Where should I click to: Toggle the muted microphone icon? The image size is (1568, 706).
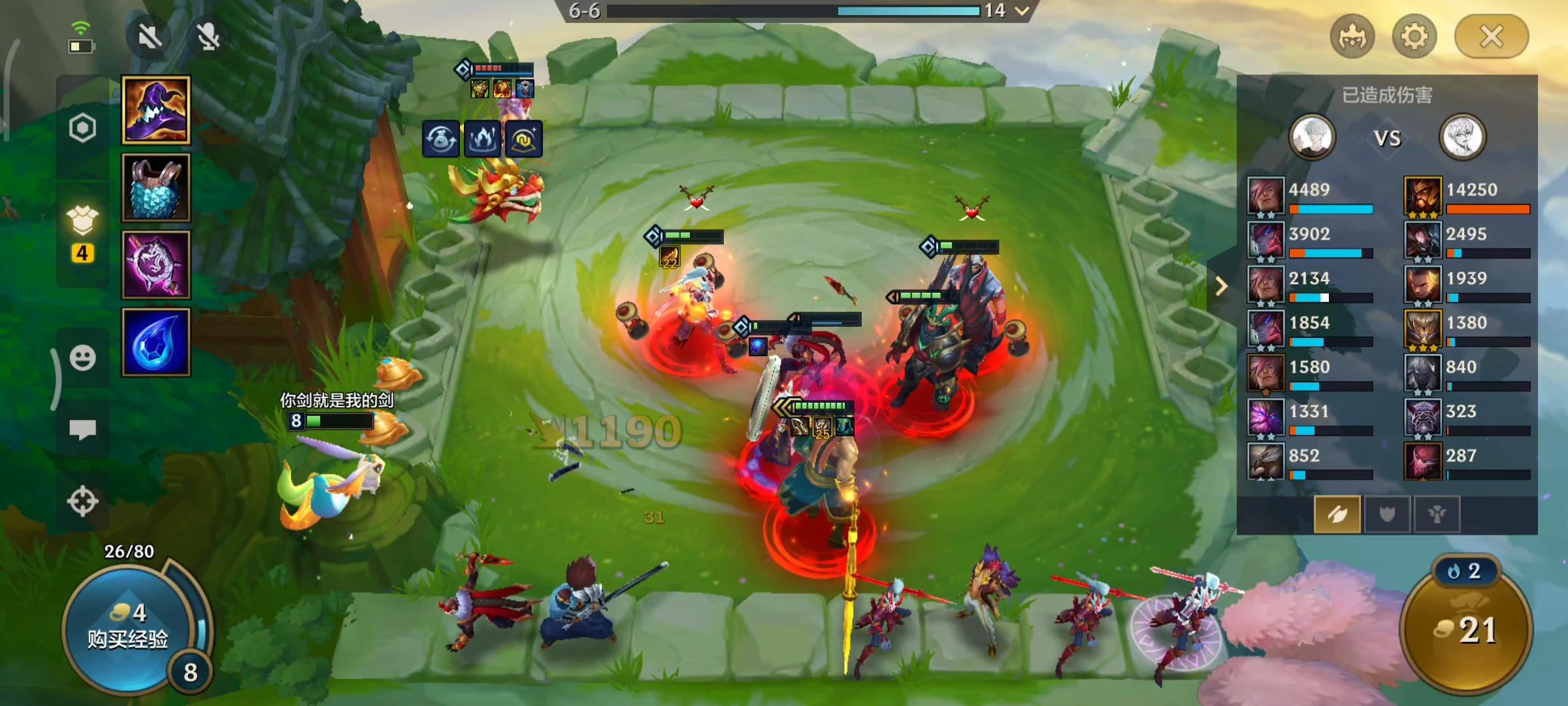tap(208, 37)
